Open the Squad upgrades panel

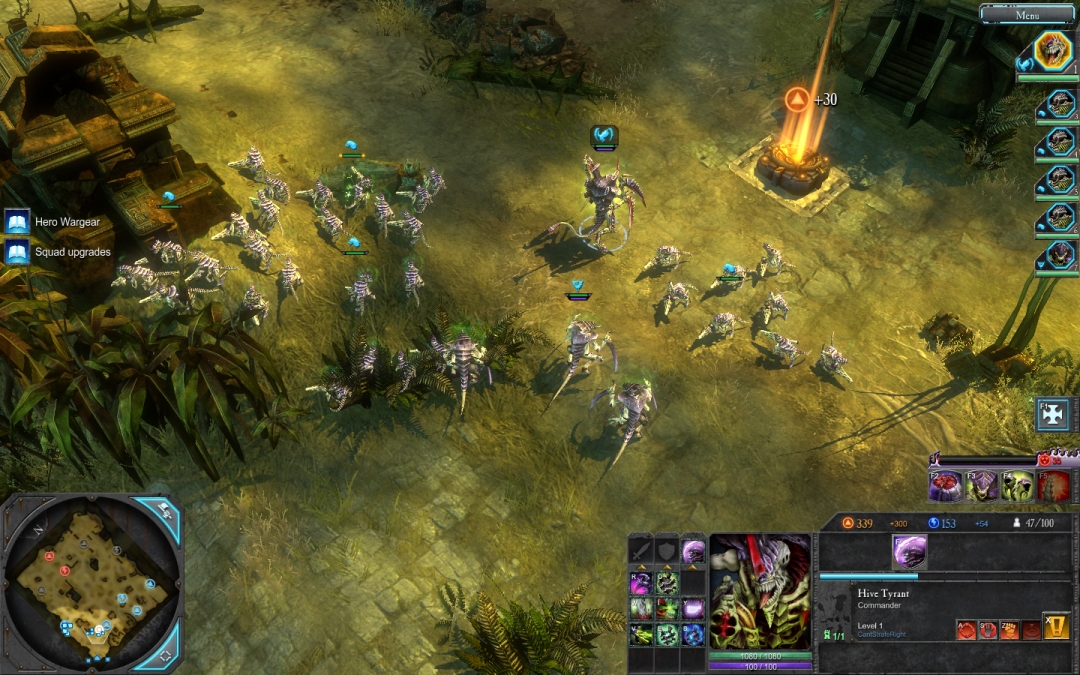pos(17,252)
